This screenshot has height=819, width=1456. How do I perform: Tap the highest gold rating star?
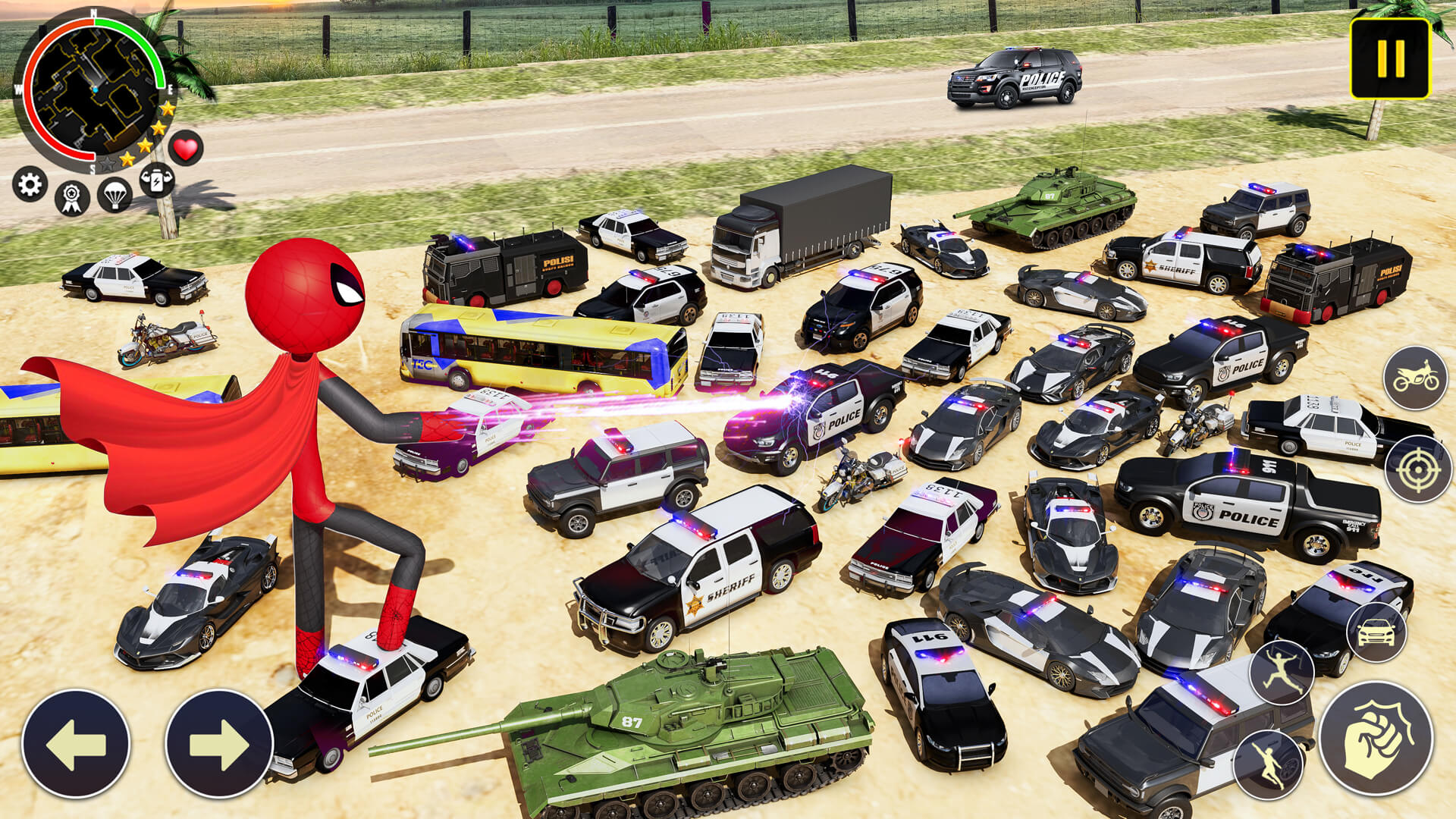point(166,109)
